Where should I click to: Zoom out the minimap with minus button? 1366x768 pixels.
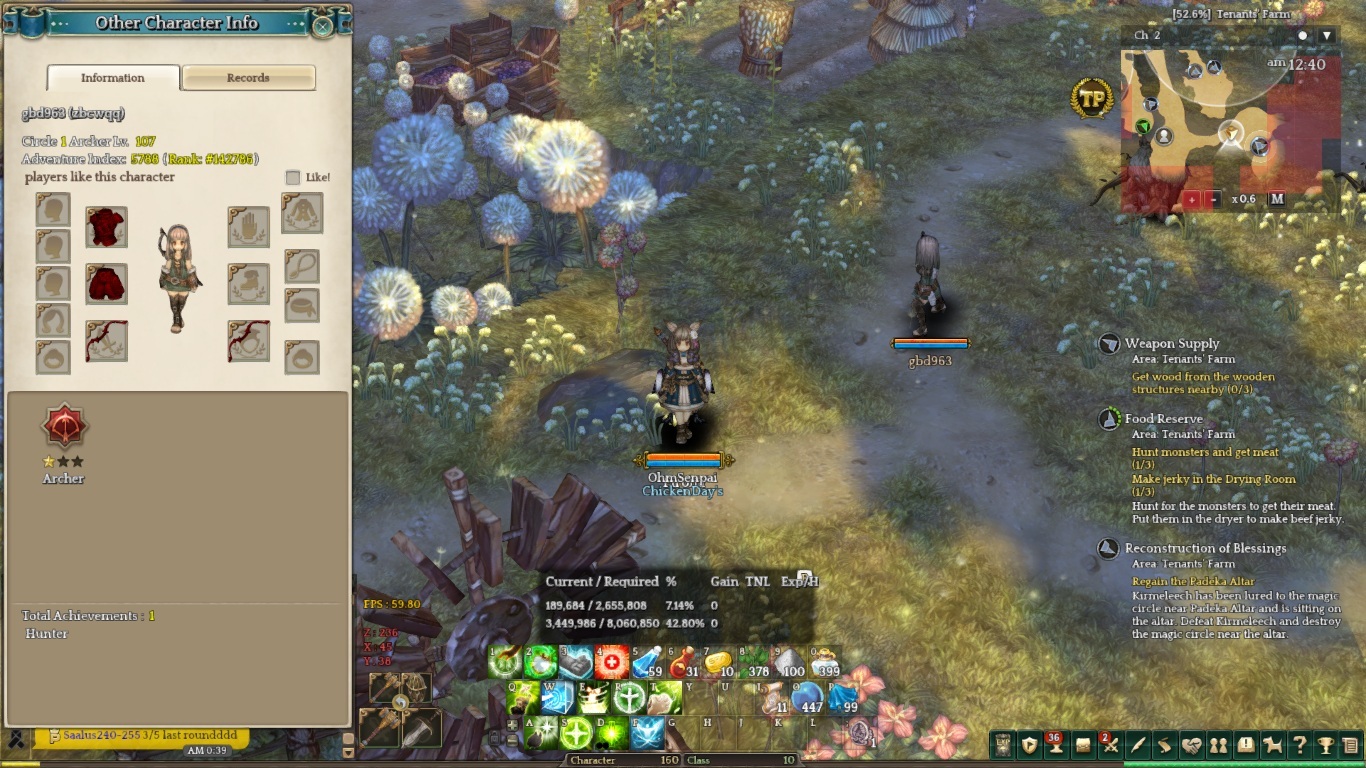(x=1214, y=199)
